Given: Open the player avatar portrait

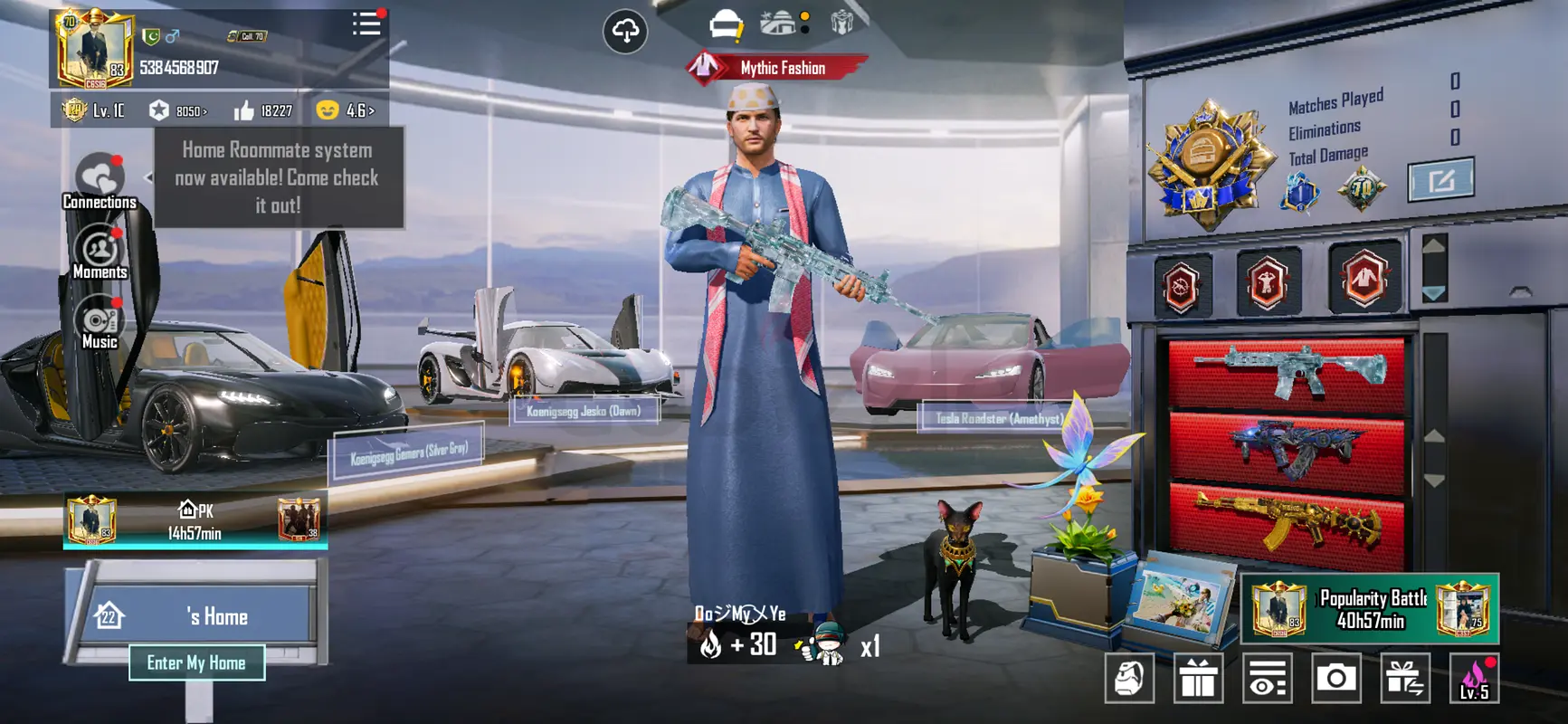Looking at the screenshot, I should [x=94, y=50].
